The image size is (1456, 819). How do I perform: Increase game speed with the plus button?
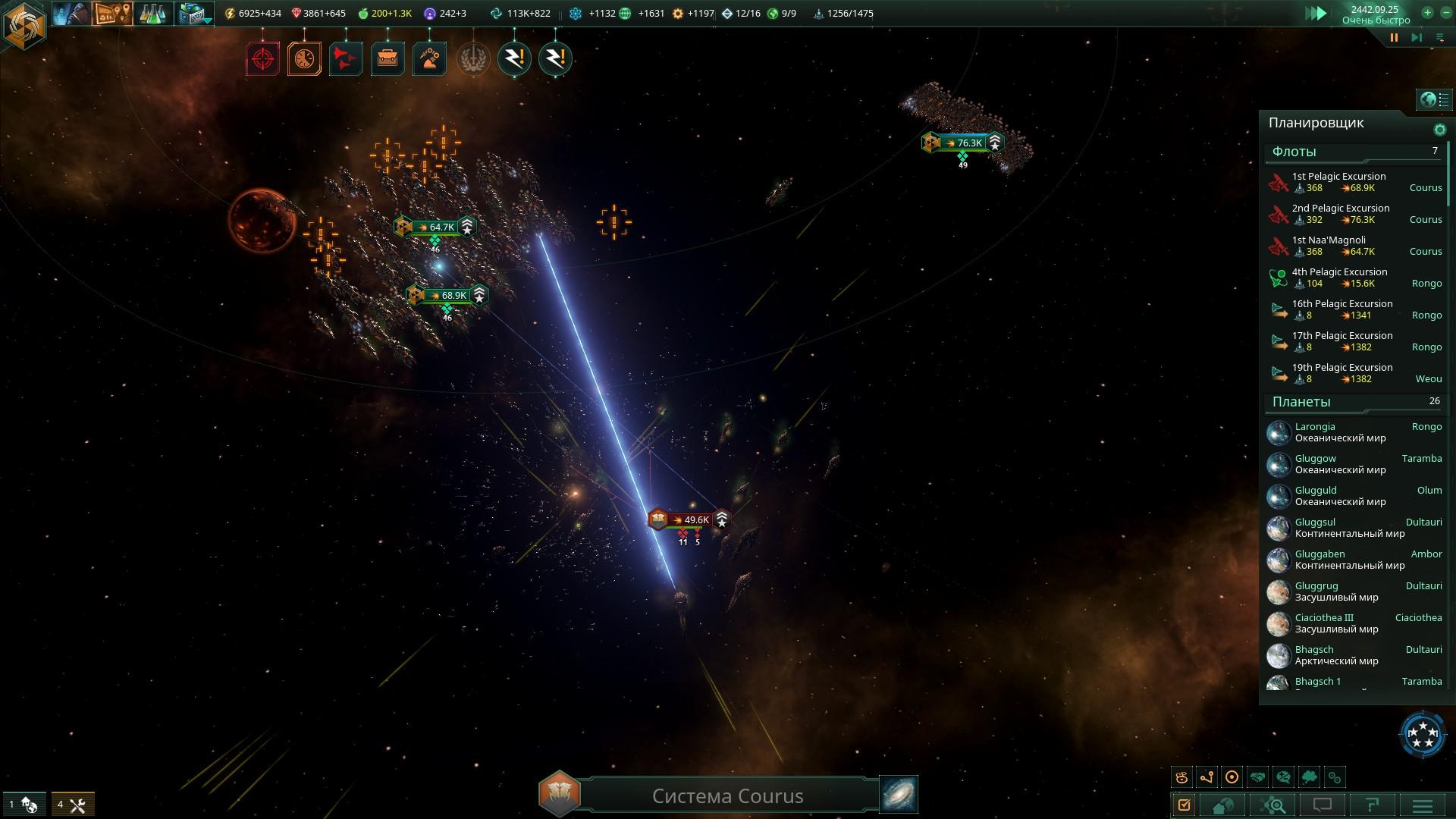coord(1427,12)
